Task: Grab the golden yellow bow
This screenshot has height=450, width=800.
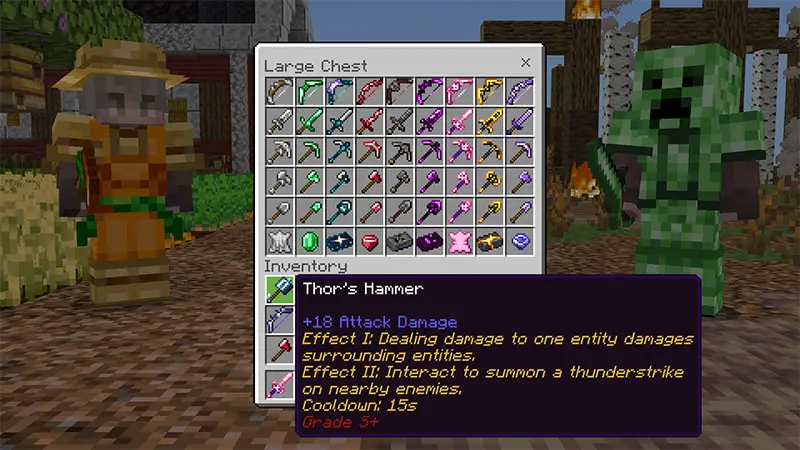Action: [489, 91]
